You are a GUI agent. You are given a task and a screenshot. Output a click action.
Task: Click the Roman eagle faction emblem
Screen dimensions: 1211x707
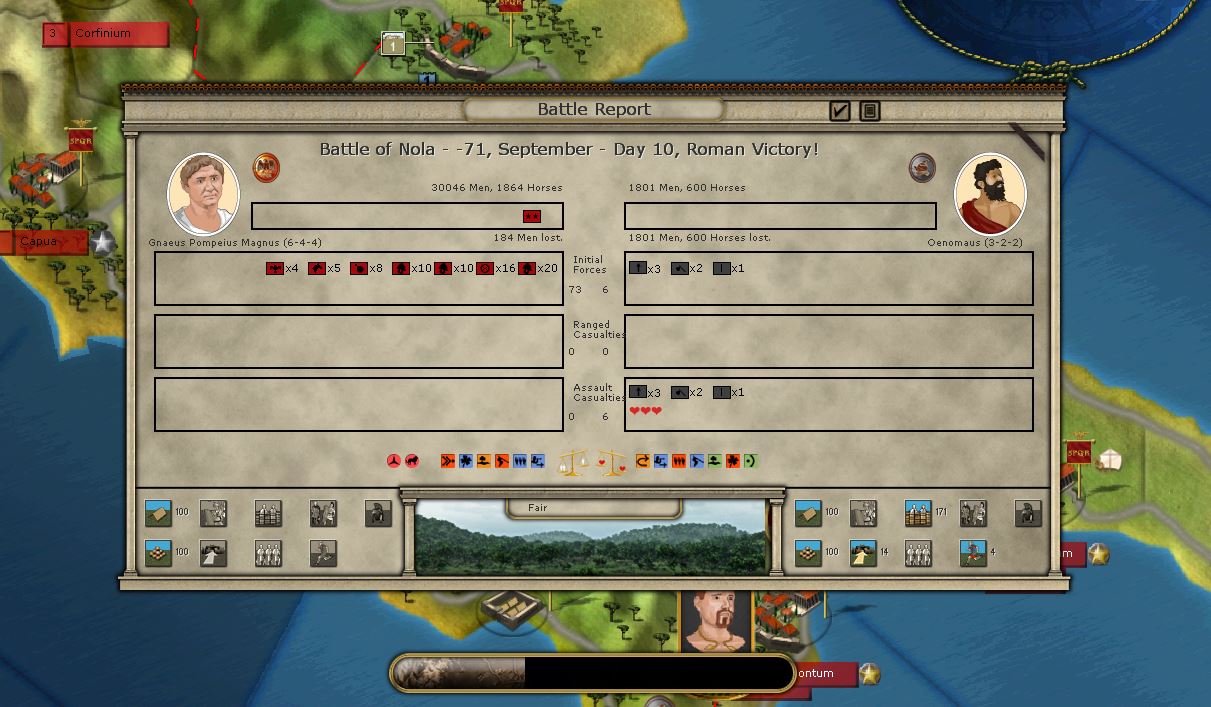point(266,167)
